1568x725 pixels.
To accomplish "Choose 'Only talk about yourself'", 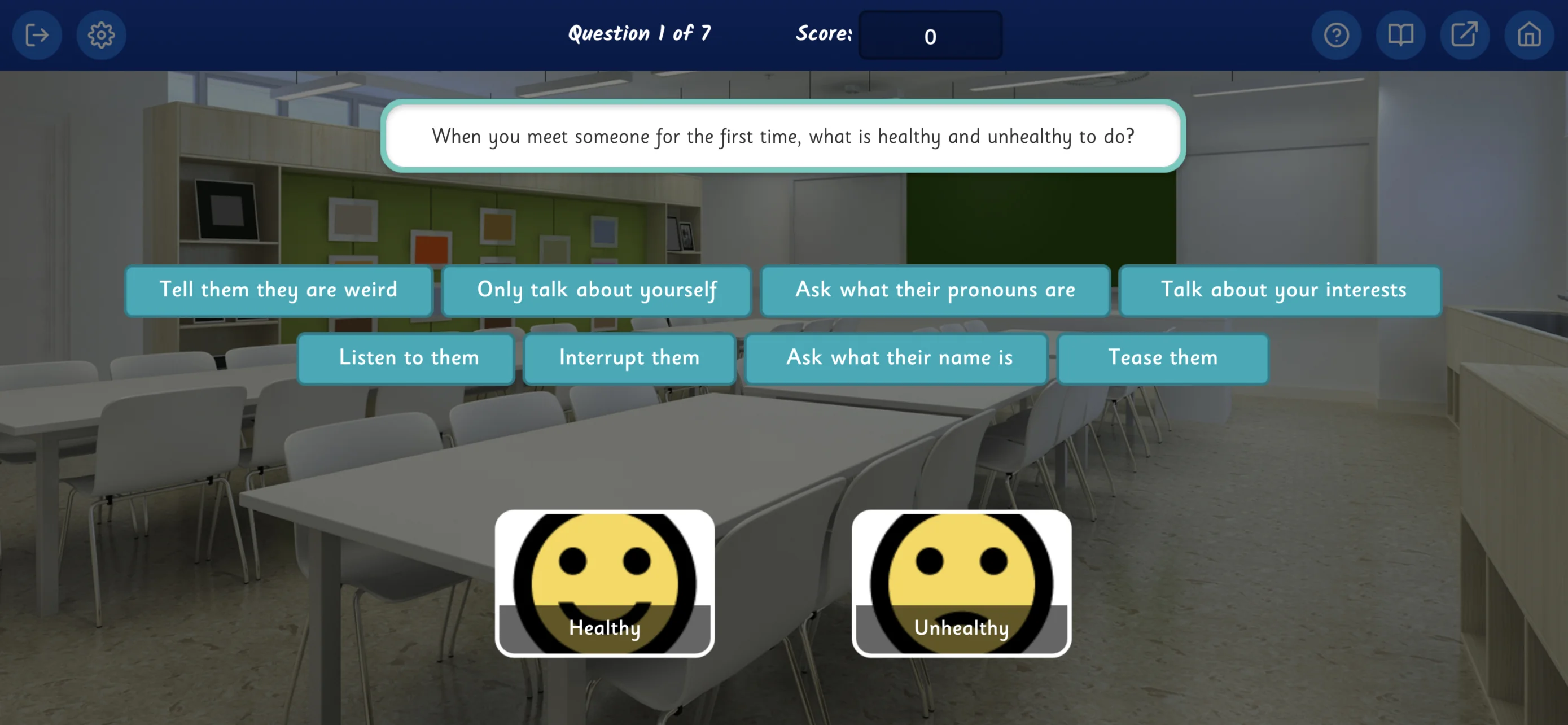I will 598,290.
